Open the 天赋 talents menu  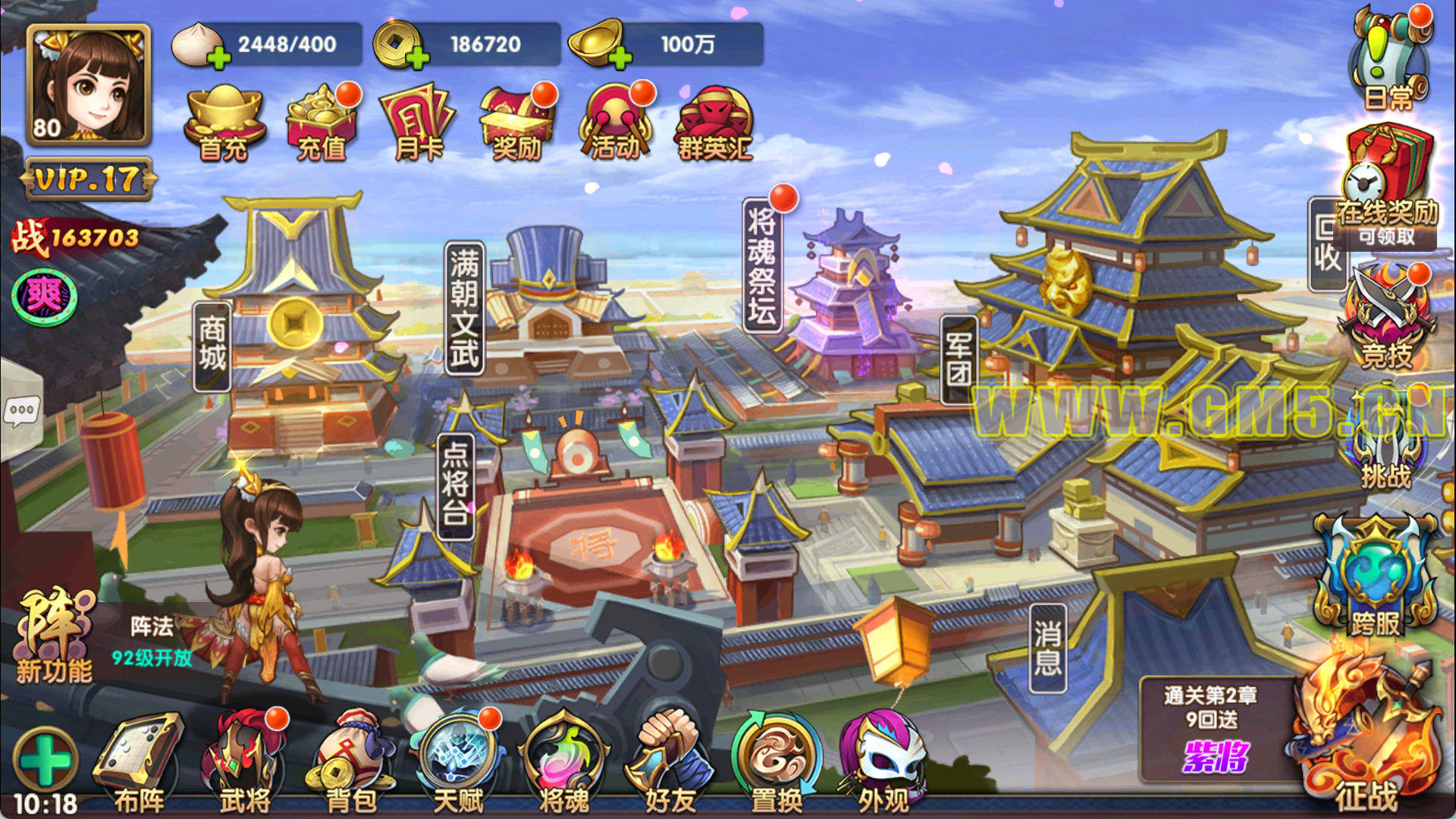click(x=459, y=762)
